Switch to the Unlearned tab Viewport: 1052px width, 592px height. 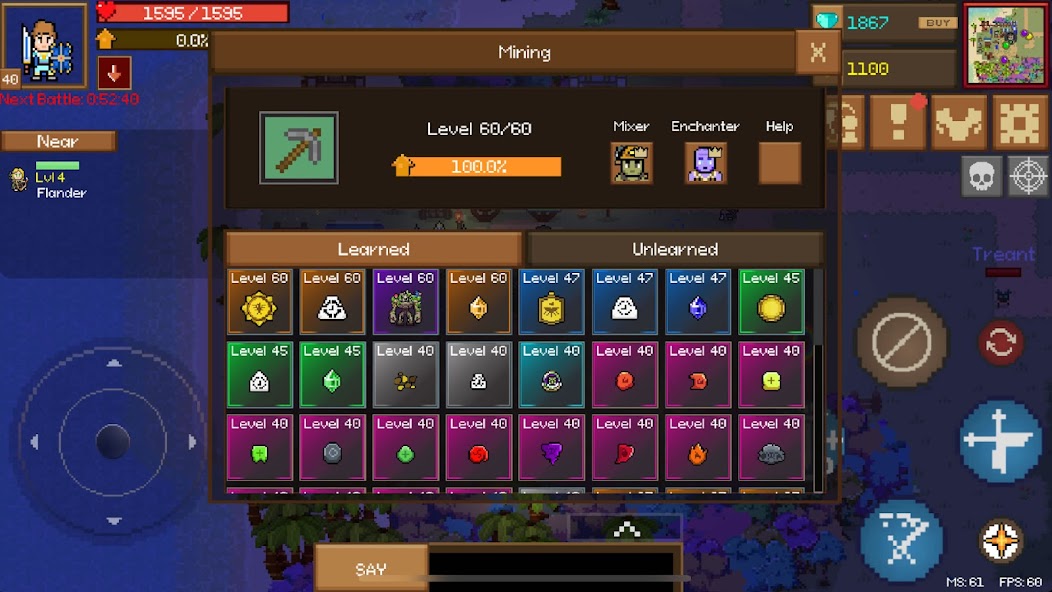click(675, 249)
